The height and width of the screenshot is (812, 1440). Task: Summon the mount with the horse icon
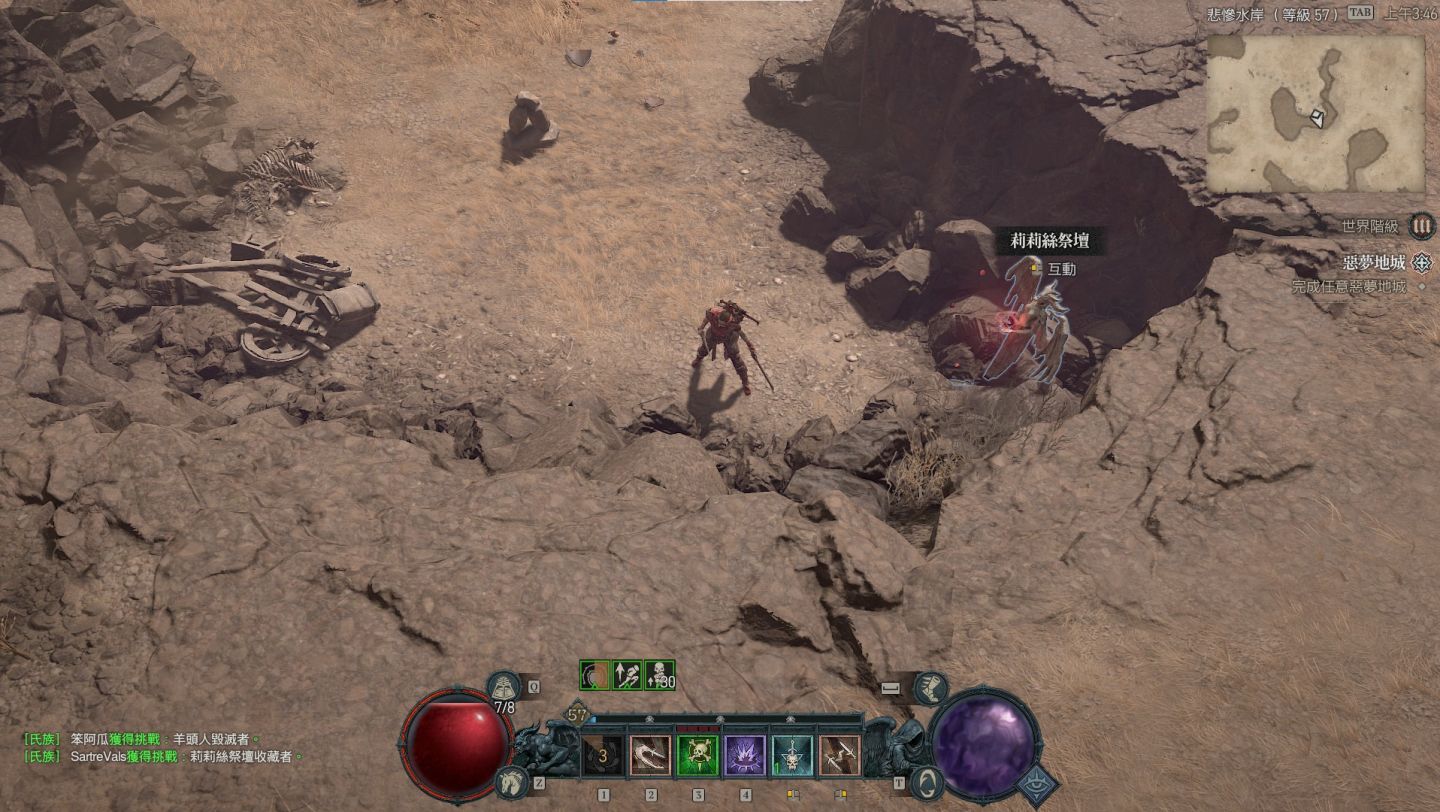pos(512,782)
